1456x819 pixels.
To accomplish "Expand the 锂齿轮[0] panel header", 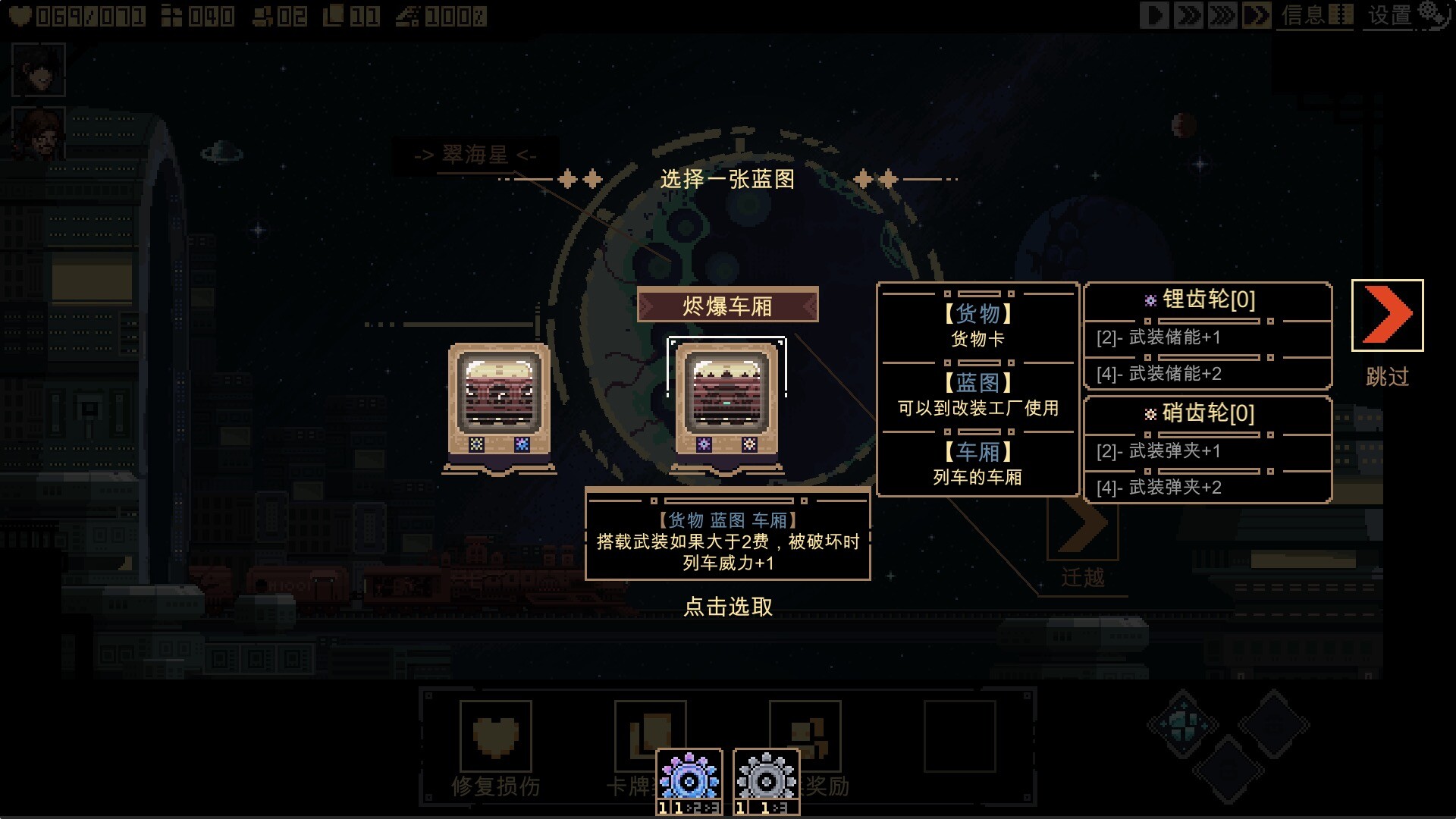I will tap(1208, 300).
